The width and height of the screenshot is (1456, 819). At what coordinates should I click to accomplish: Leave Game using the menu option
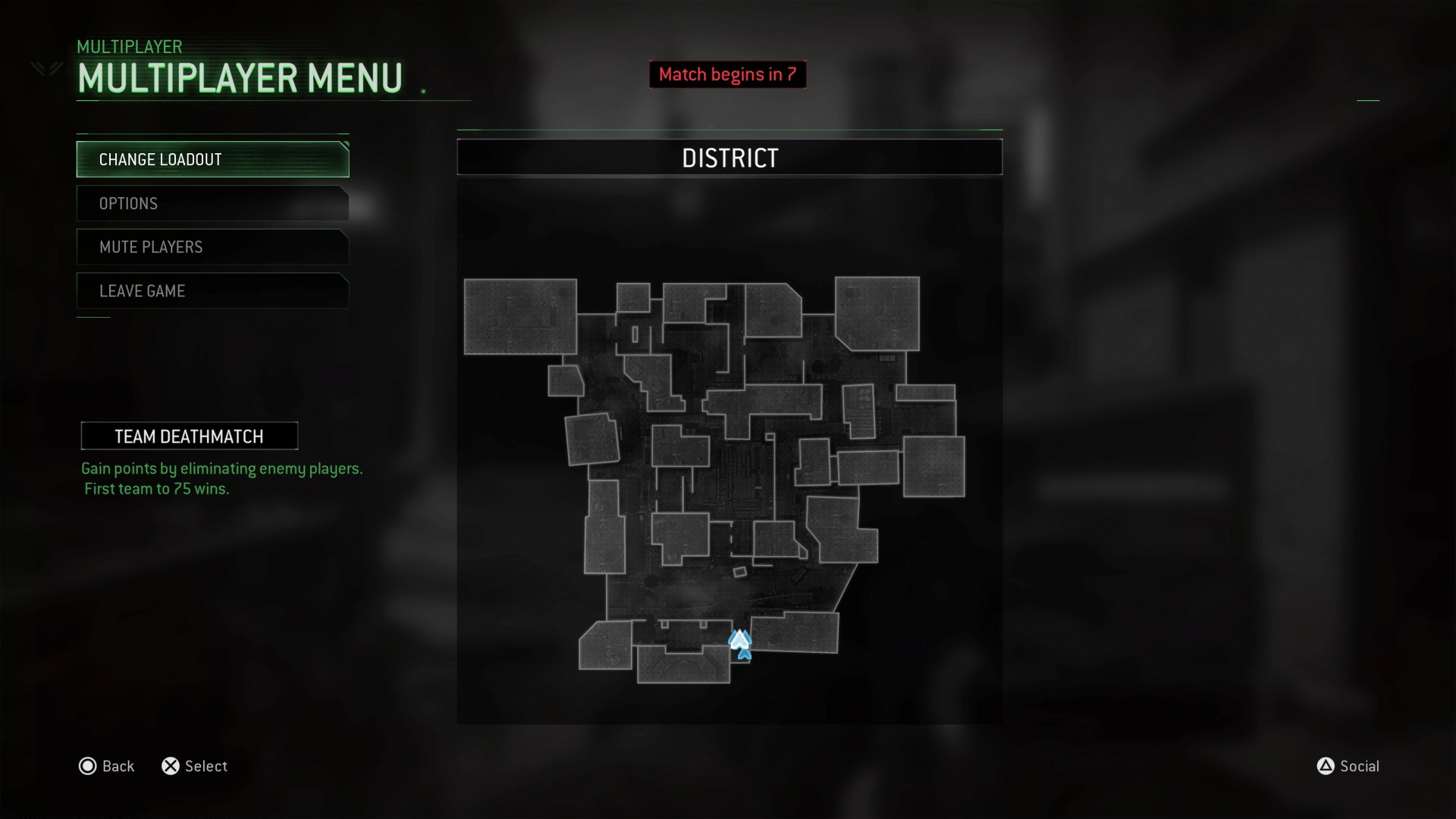coord(212,290)
